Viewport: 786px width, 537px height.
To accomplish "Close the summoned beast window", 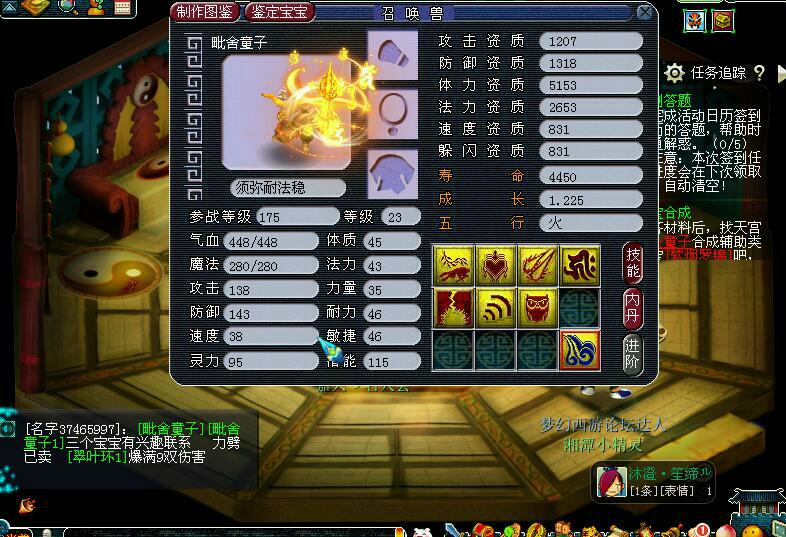I will pos(645,13).
